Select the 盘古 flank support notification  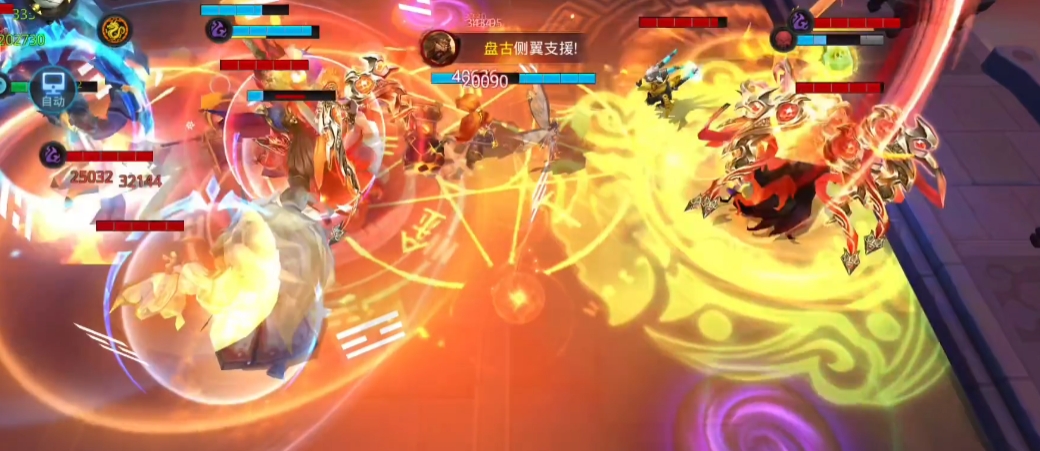click(503, 47)
